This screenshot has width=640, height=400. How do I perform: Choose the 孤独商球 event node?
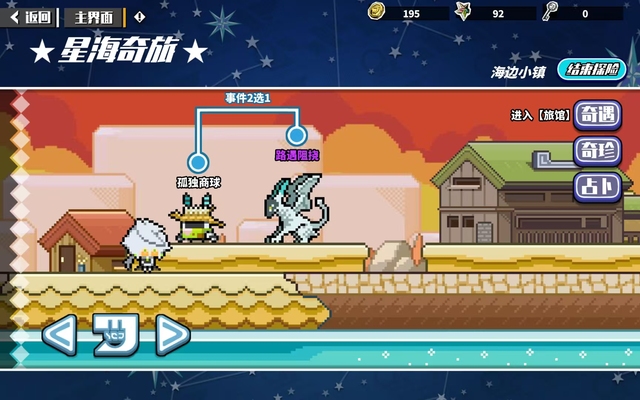pyautogui.click(x=197, y=162)
